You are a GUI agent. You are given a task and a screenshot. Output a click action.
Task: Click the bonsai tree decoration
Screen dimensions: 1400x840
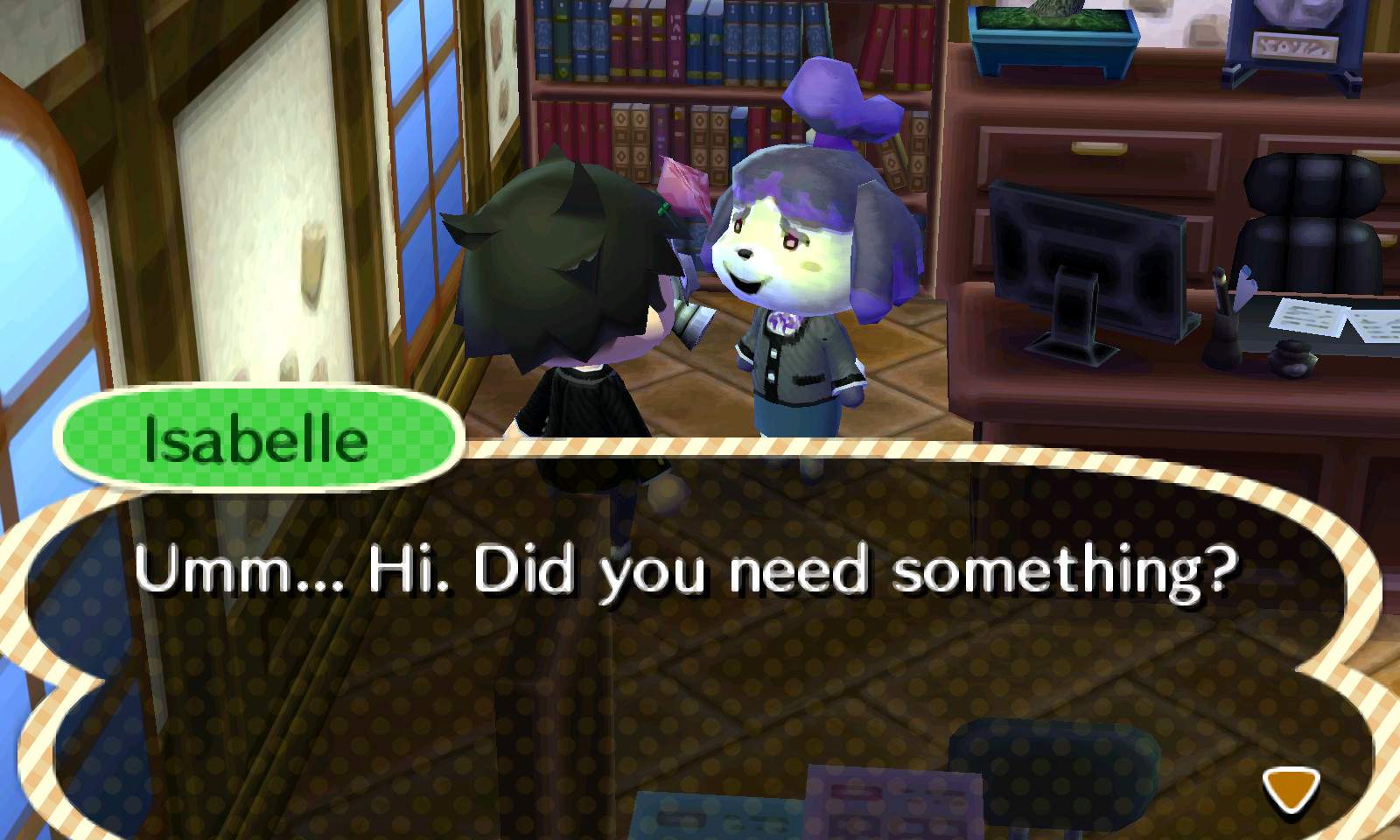pyautogui.click(x=1050, y=26)
